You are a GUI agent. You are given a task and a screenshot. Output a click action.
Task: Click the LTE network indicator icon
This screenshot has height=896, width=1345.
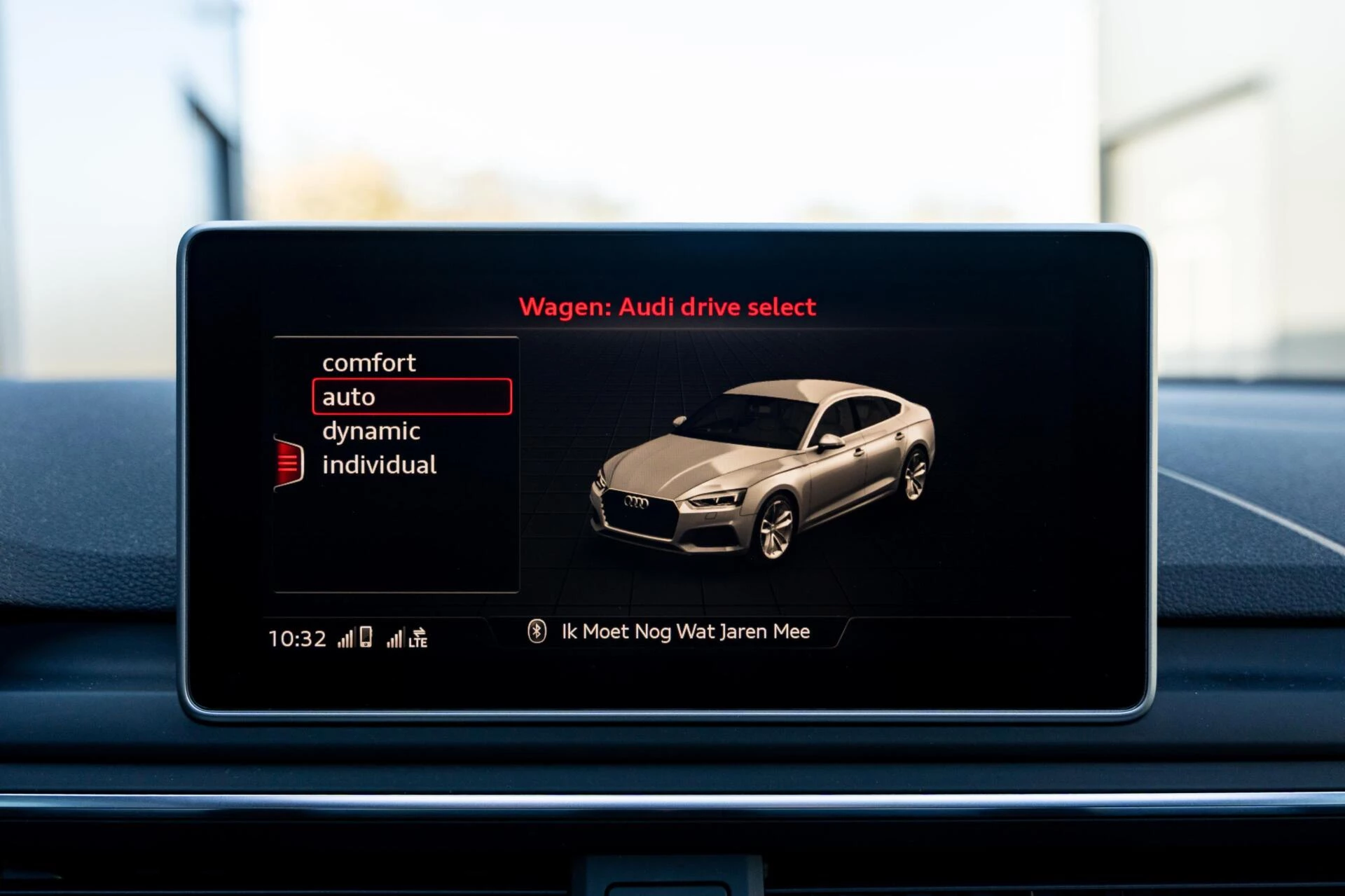pyautogui.click(x=418, y=641)
